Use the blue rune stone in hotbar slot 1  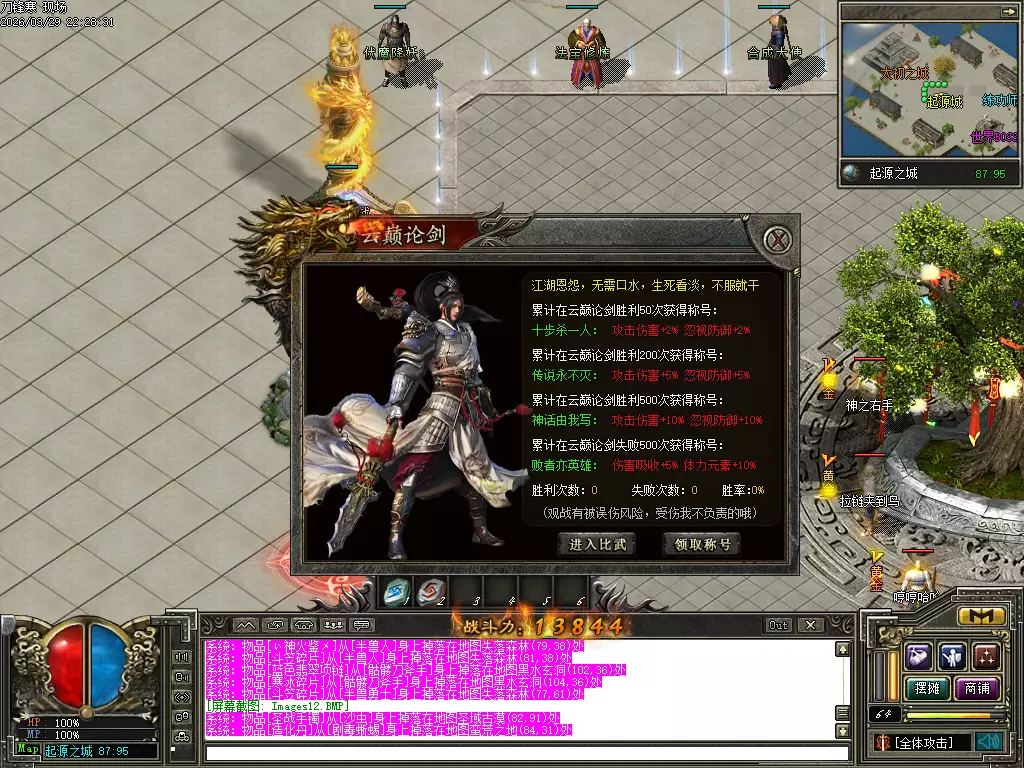point(397,592)
